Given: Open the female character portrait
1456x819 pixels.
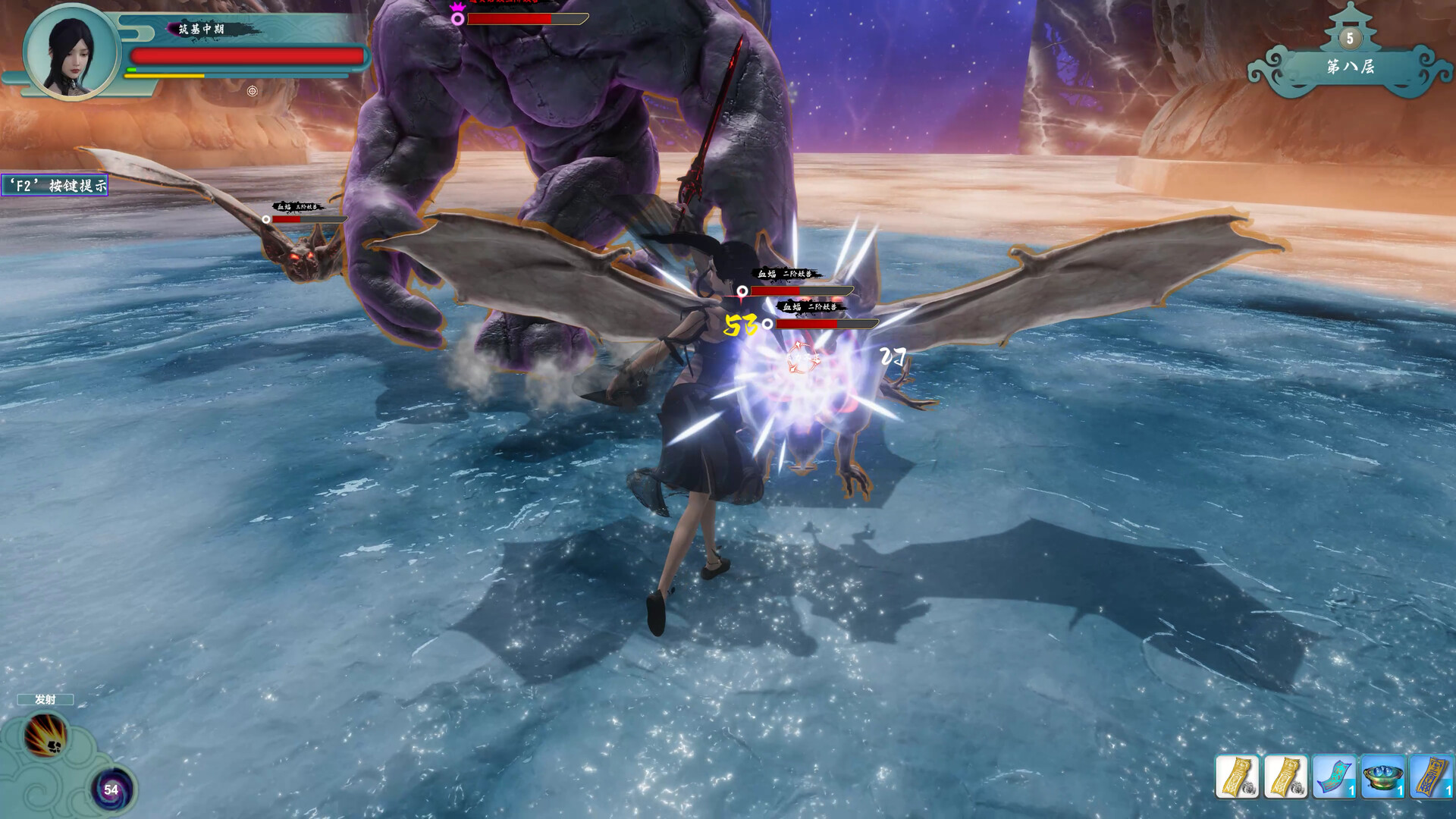Looking at the screenshot, I should click(x=72, y=52).
